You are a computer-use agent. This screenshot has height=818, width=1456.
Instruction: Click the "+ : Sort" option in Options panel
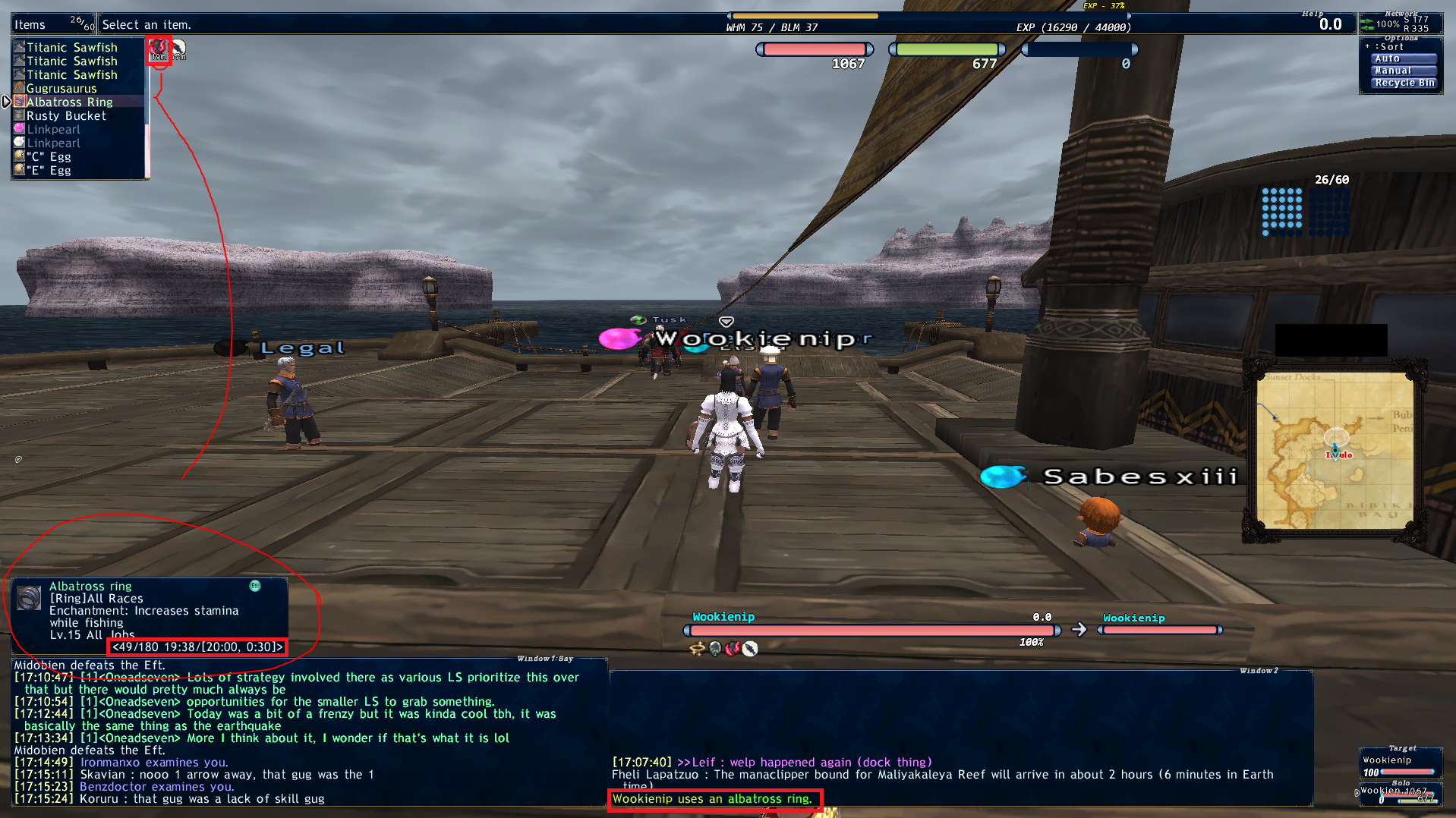pos(1386,46)
